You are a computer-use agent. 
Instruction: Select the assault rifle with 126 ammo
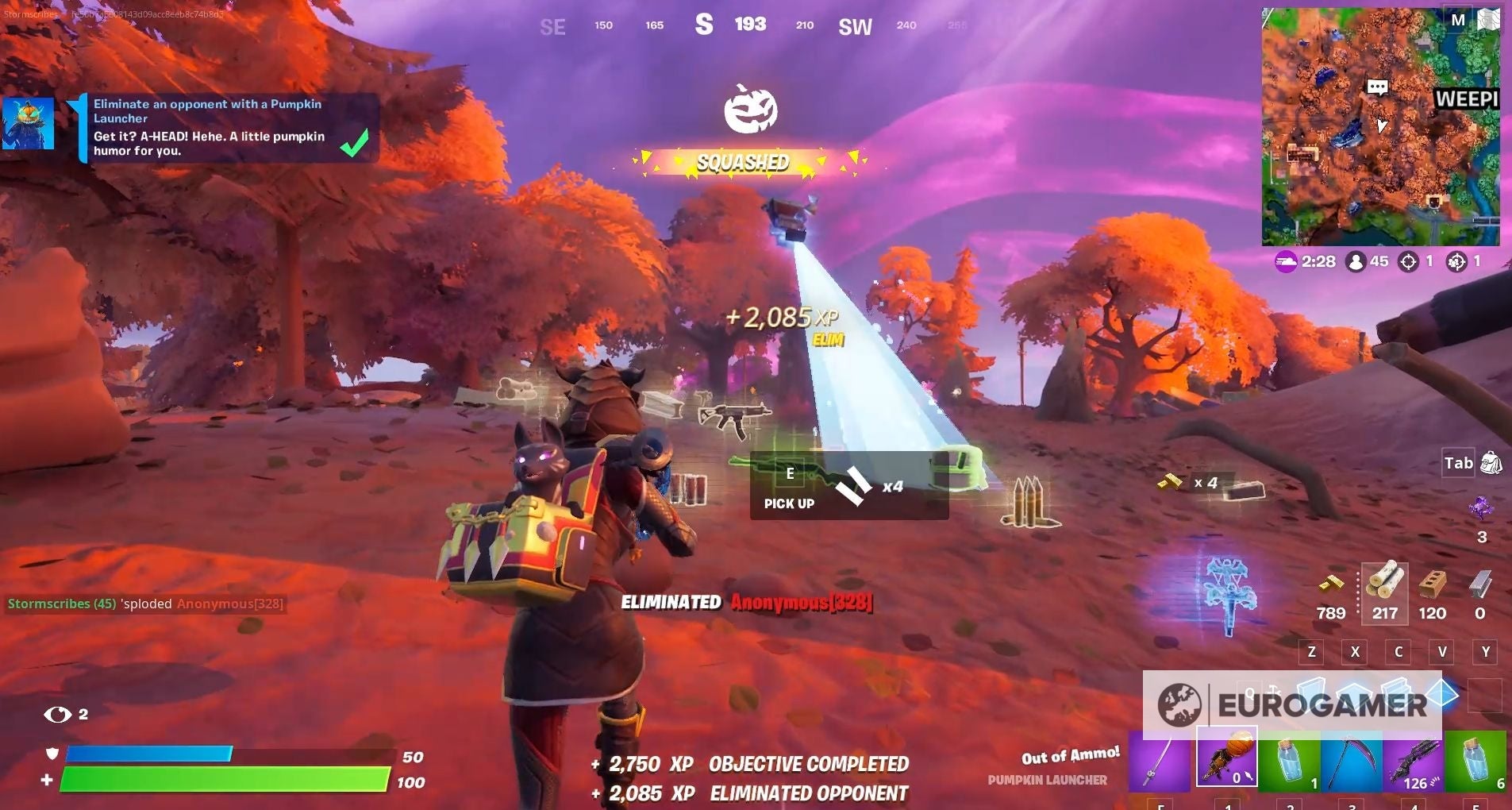pyautogui.click(x=1417, y=761)
